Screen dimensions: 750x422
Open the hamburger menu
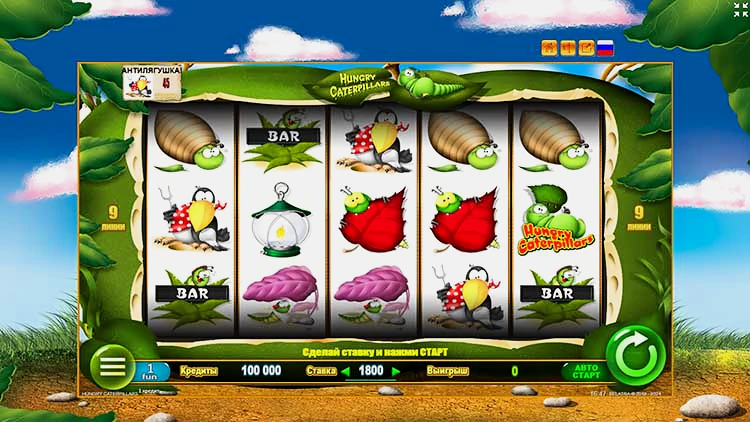point(113,366)
